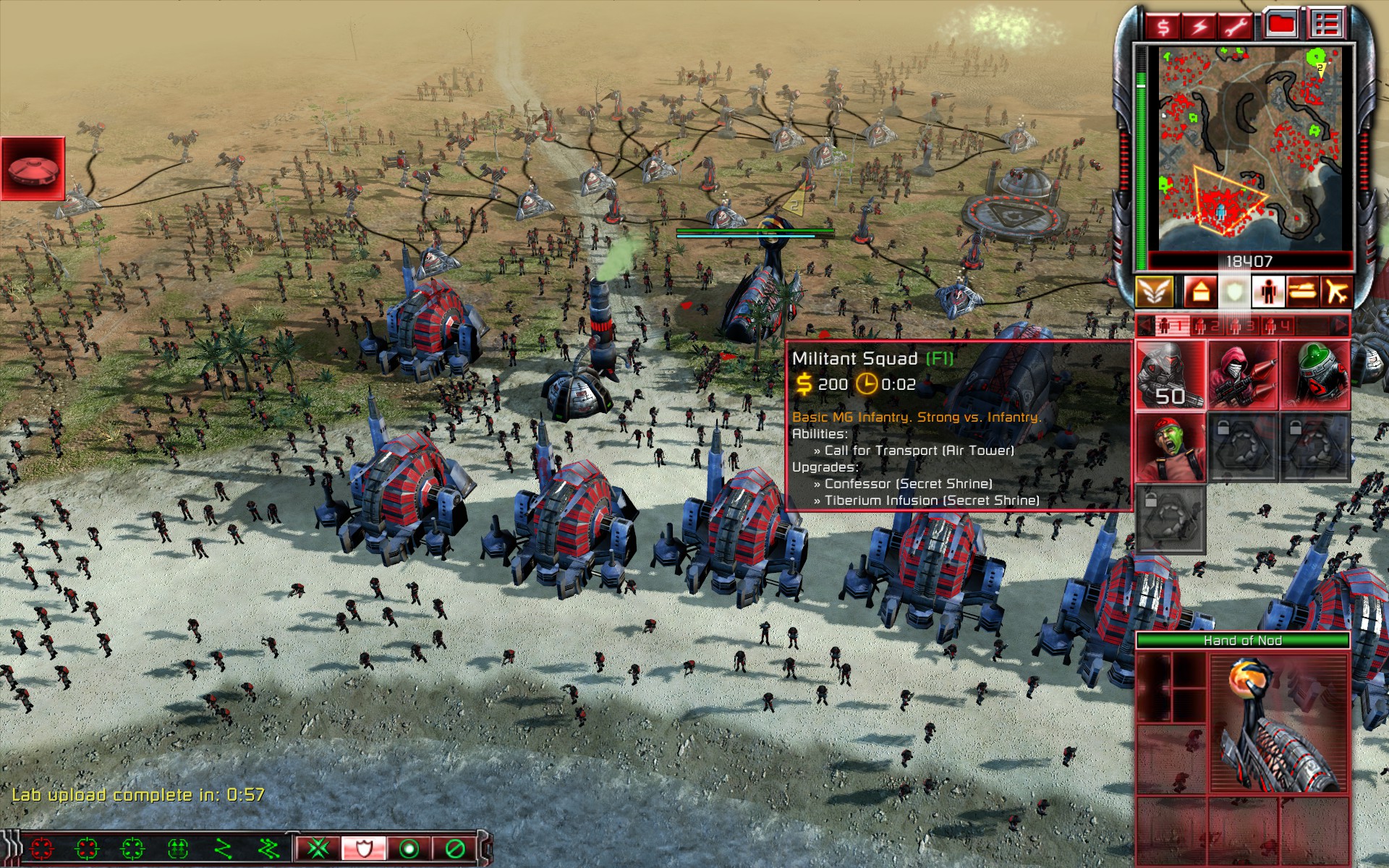Queue a Militant Squad for training

tap(1169, 375)
